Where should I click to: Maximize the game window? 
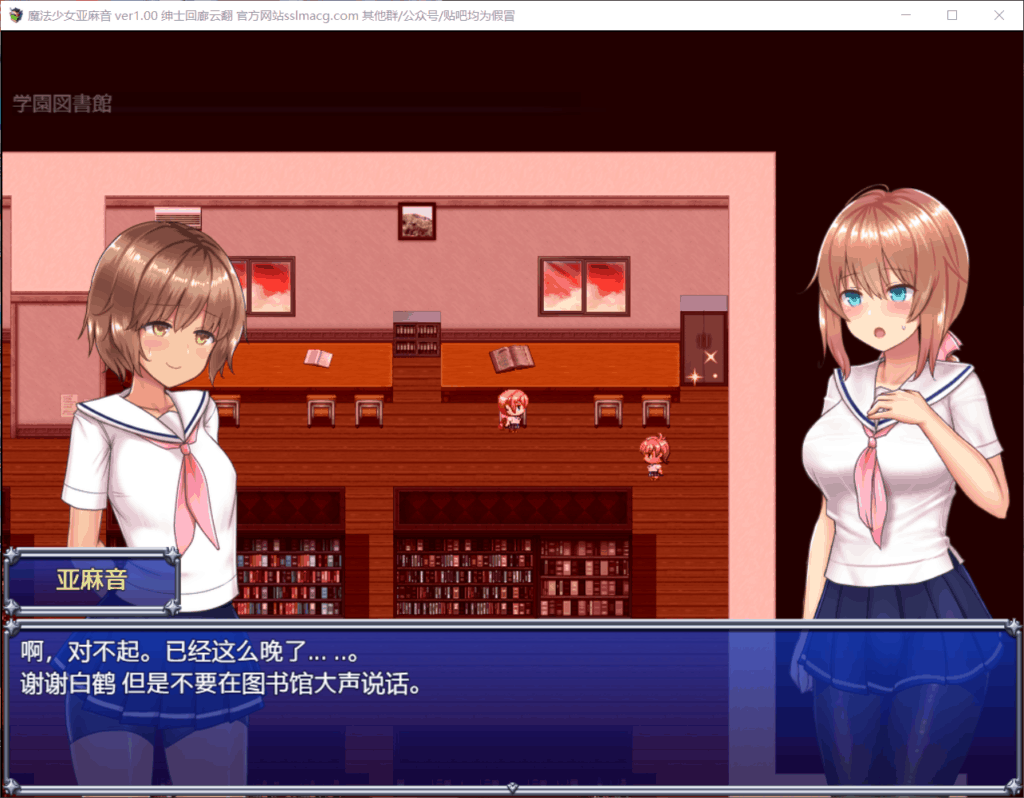click(952, 15)
